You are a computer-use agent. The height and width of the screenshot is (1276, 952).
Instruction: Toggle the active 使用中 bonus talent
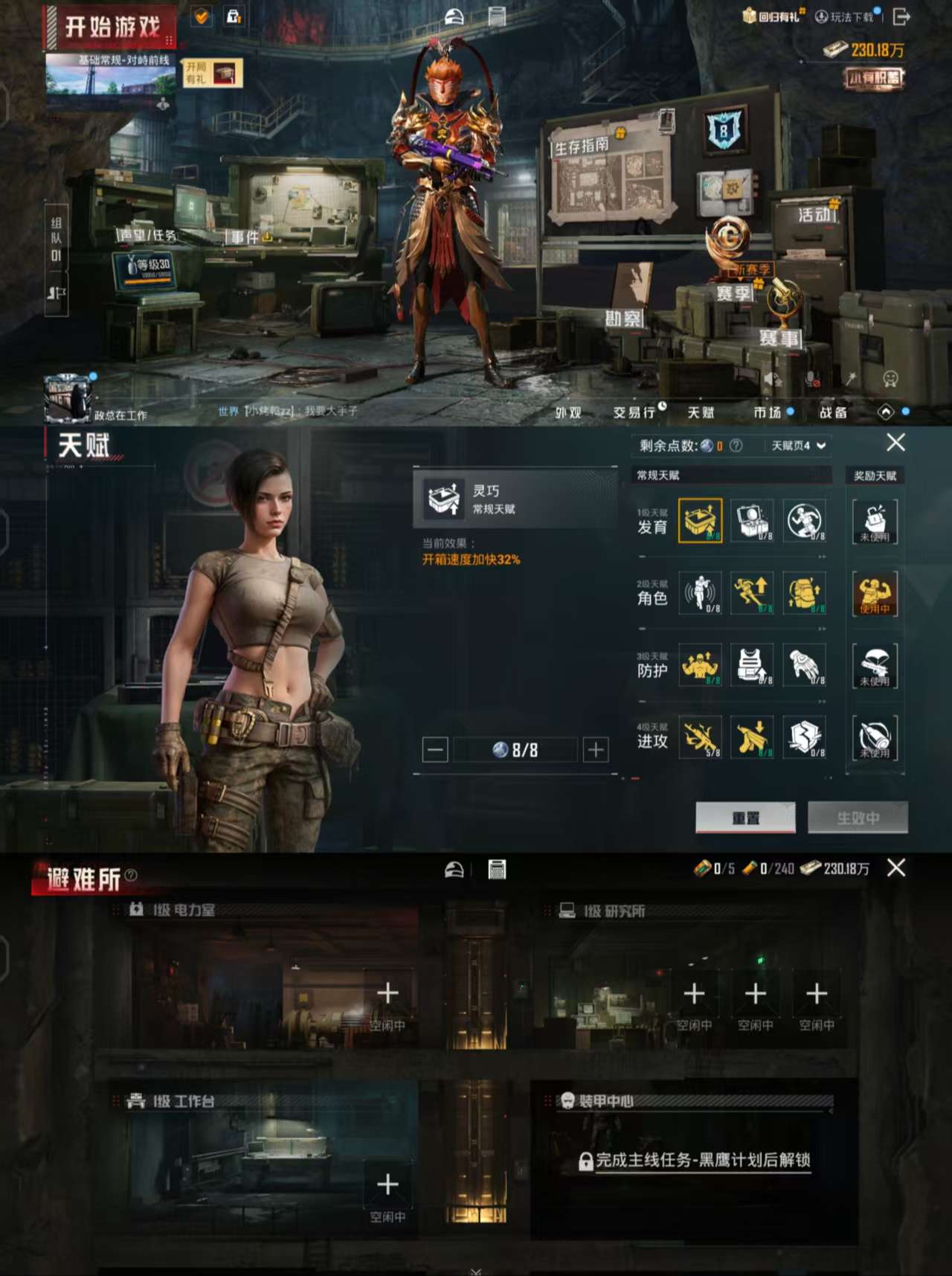875,593
